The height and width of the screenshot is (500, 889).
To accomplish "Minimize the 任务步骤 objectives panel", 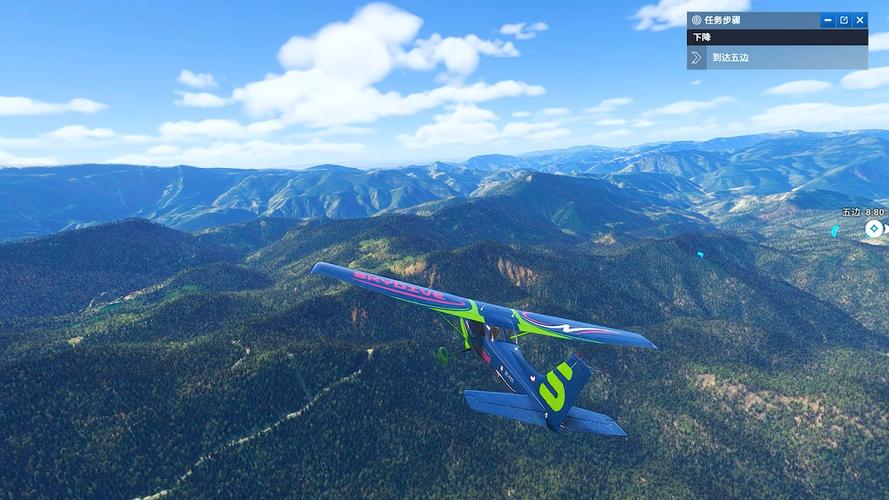I will point(828,20).
